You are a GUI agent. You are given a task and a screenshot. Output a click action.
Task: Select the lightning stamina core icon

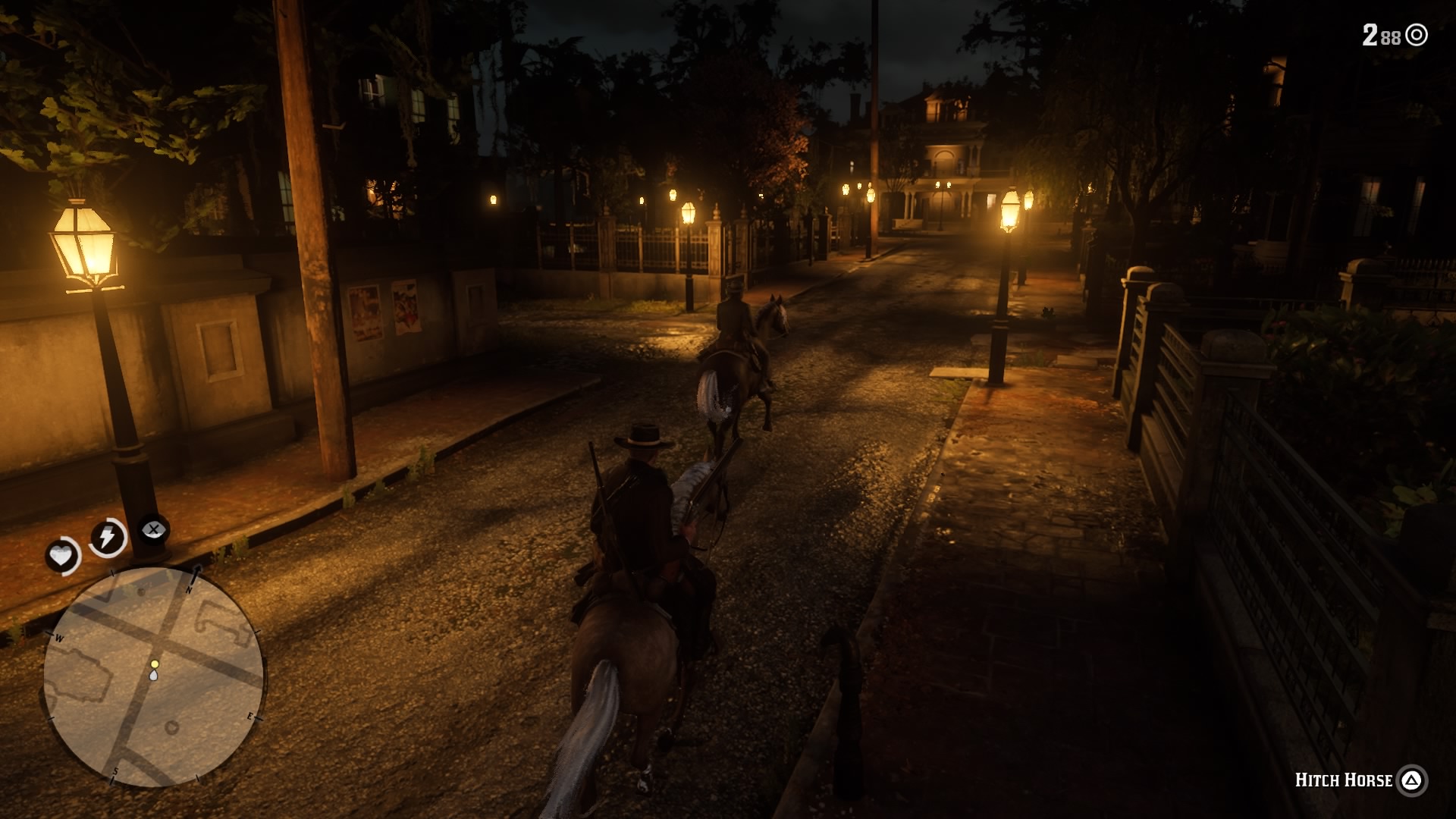click(x=107, y=535)
